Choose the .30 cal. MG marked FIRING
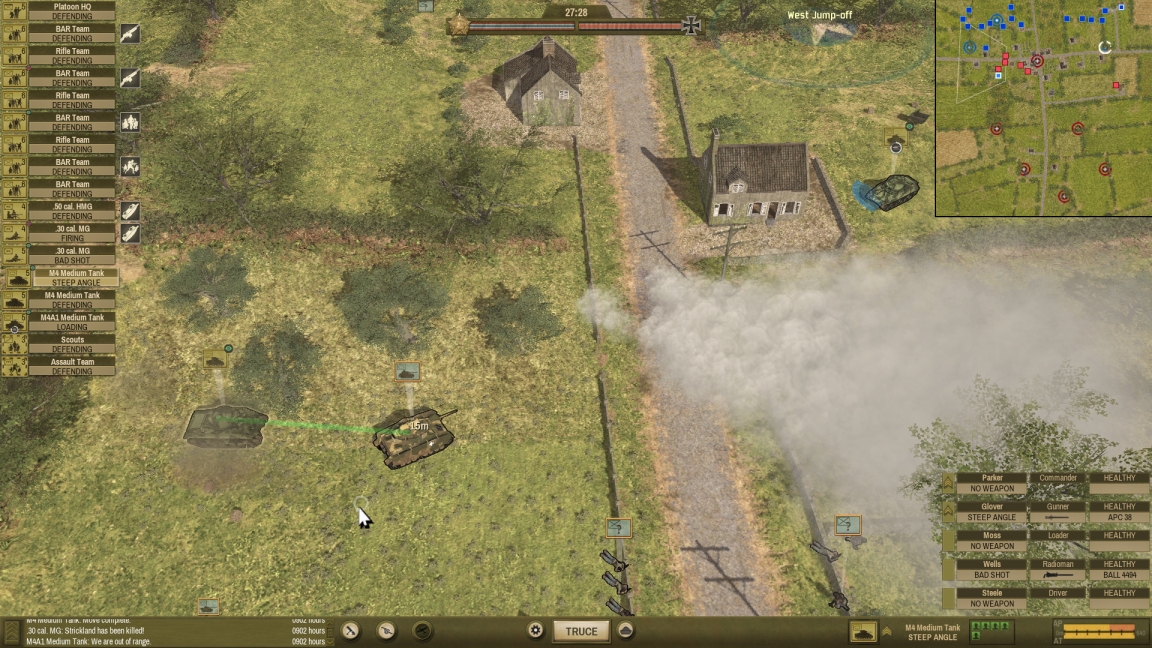 (71, 233)
